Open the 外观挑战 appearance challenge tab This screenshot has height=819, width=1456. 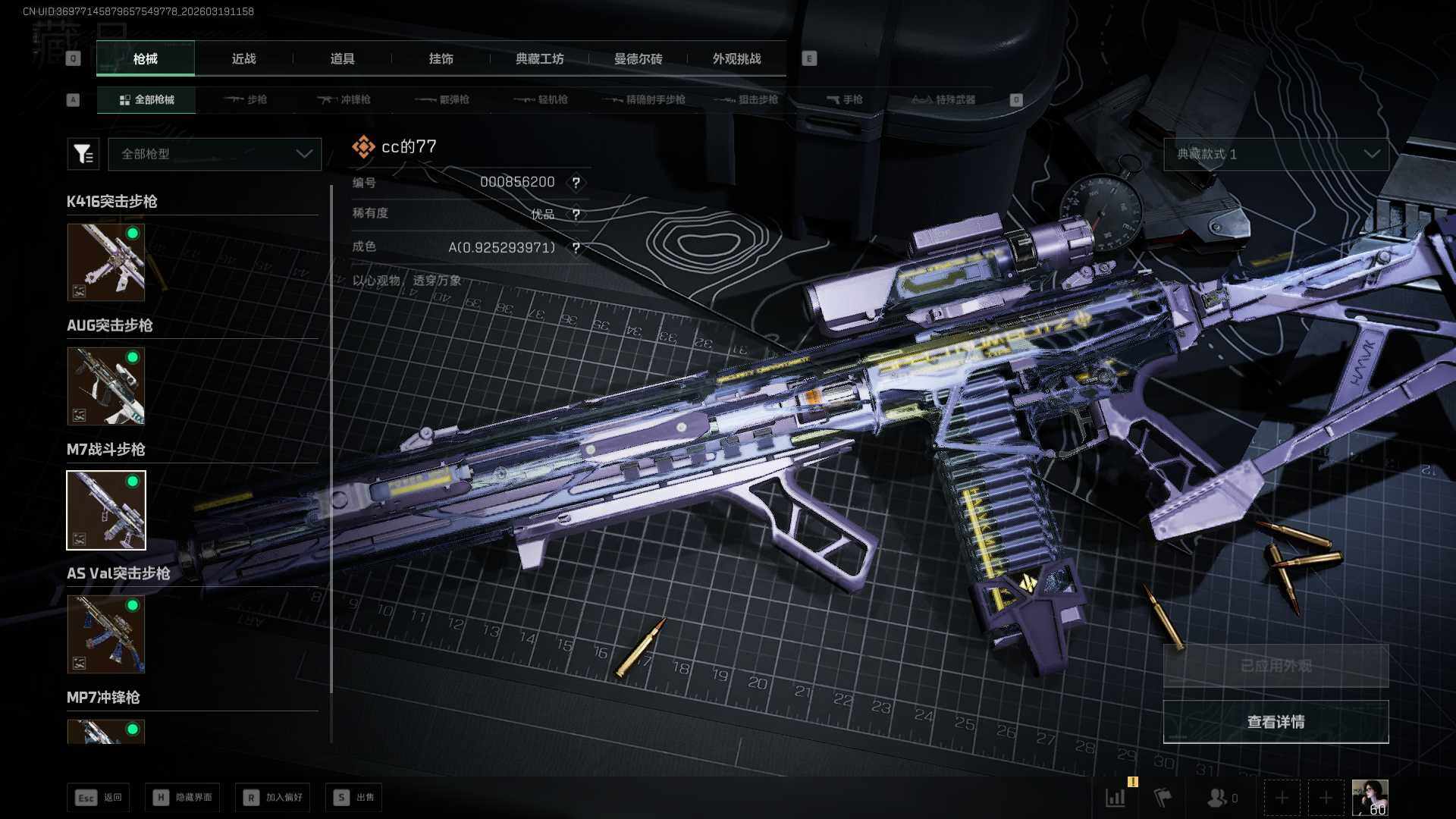736,59
